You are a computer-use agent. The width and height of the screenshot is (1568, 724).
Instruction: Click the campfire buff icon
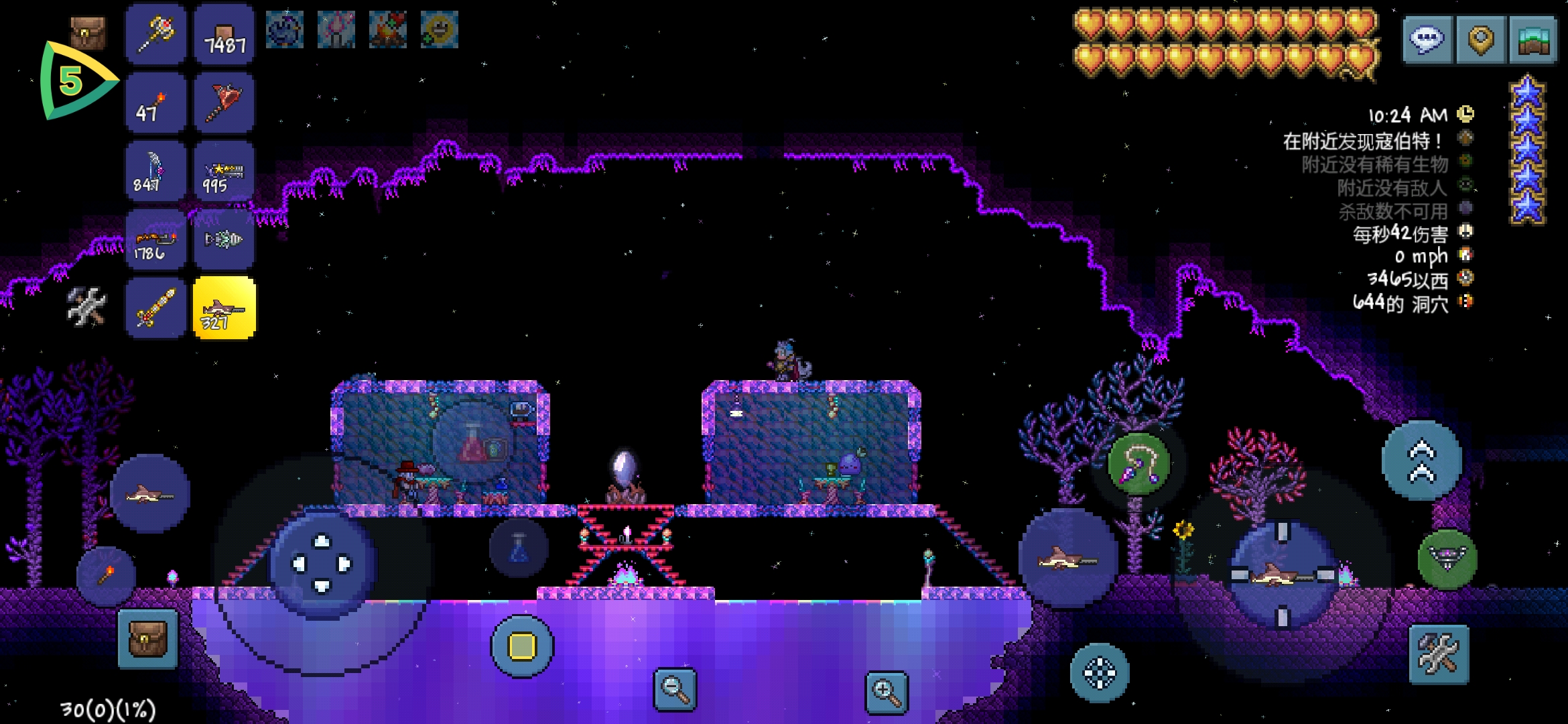[x=388, y=30]
